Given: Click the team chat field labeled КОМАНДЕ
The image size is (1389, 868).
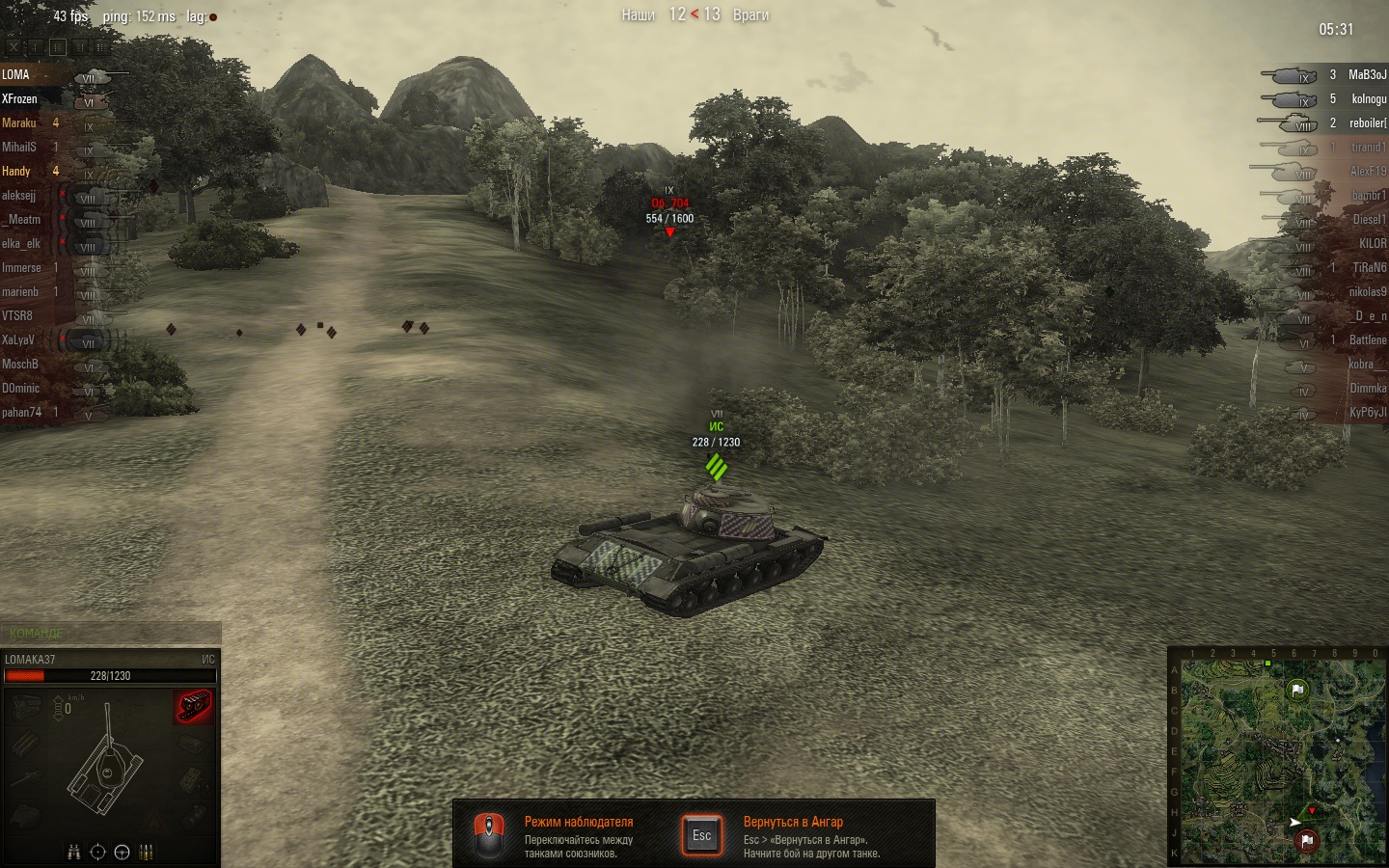Looking at the screenshot, I should coord(111,633).
